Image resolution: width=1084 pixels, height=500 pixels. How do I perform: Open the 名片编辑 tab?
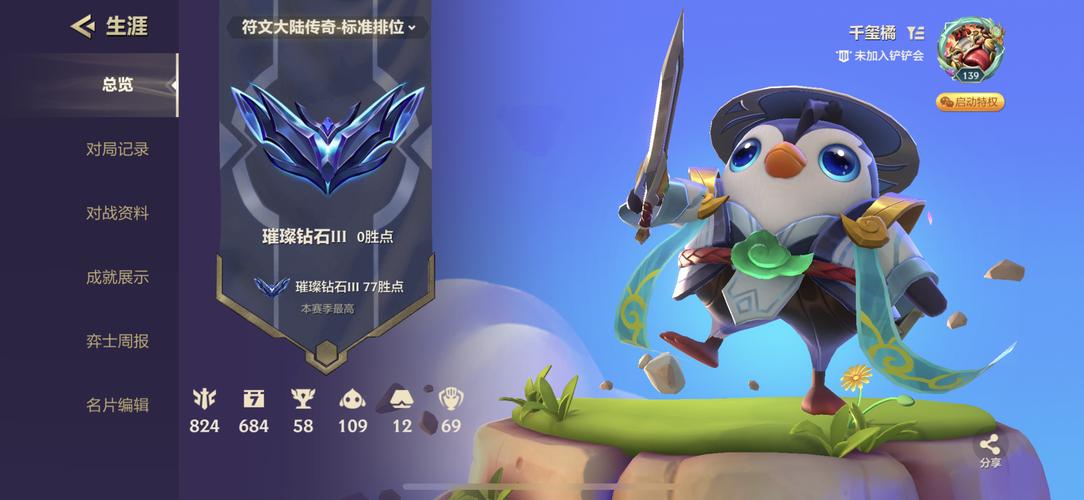coord(117,405)
